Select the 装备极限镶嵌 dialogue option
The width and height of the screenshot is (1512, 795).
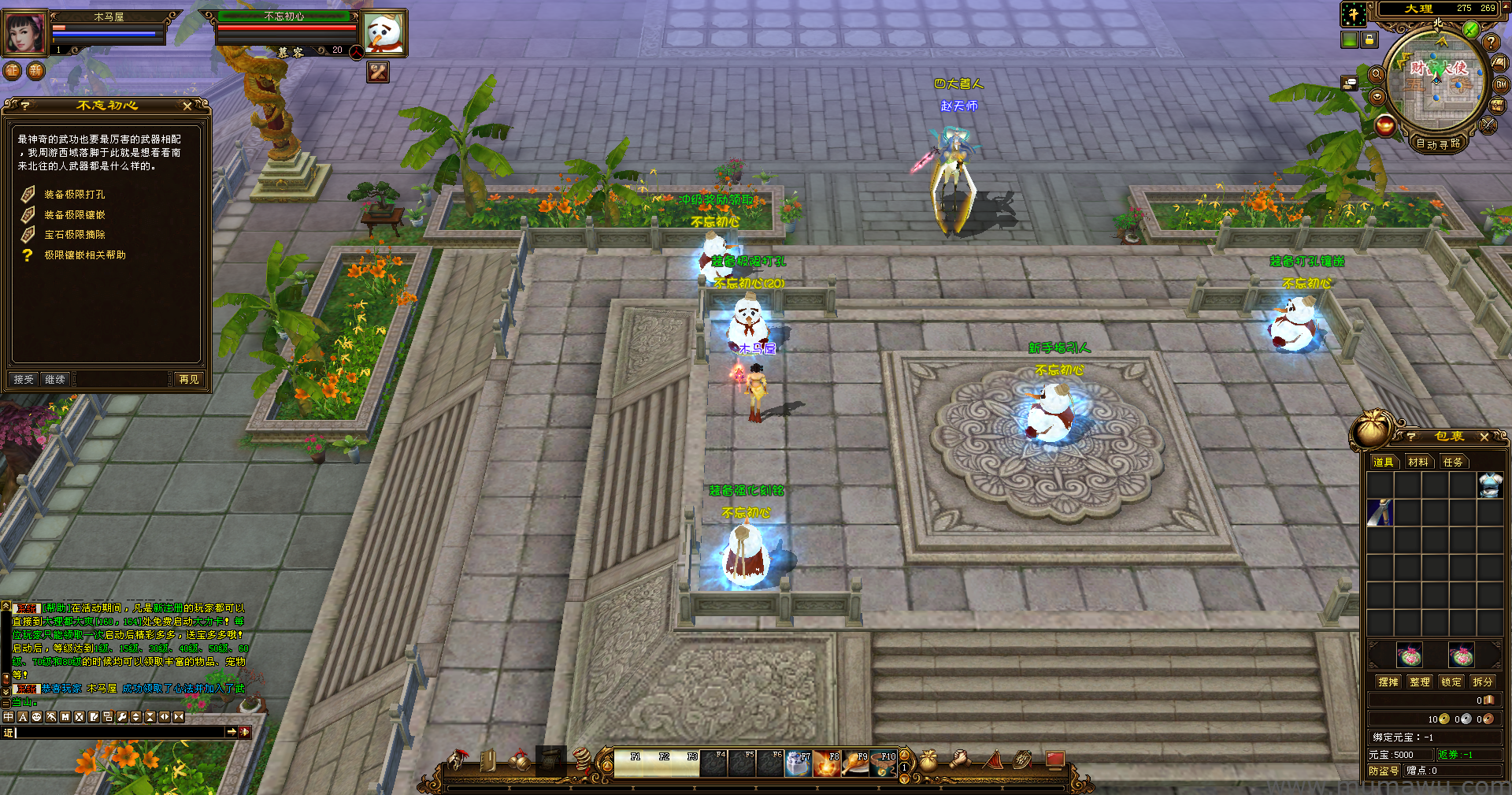(x=74, y=215)
